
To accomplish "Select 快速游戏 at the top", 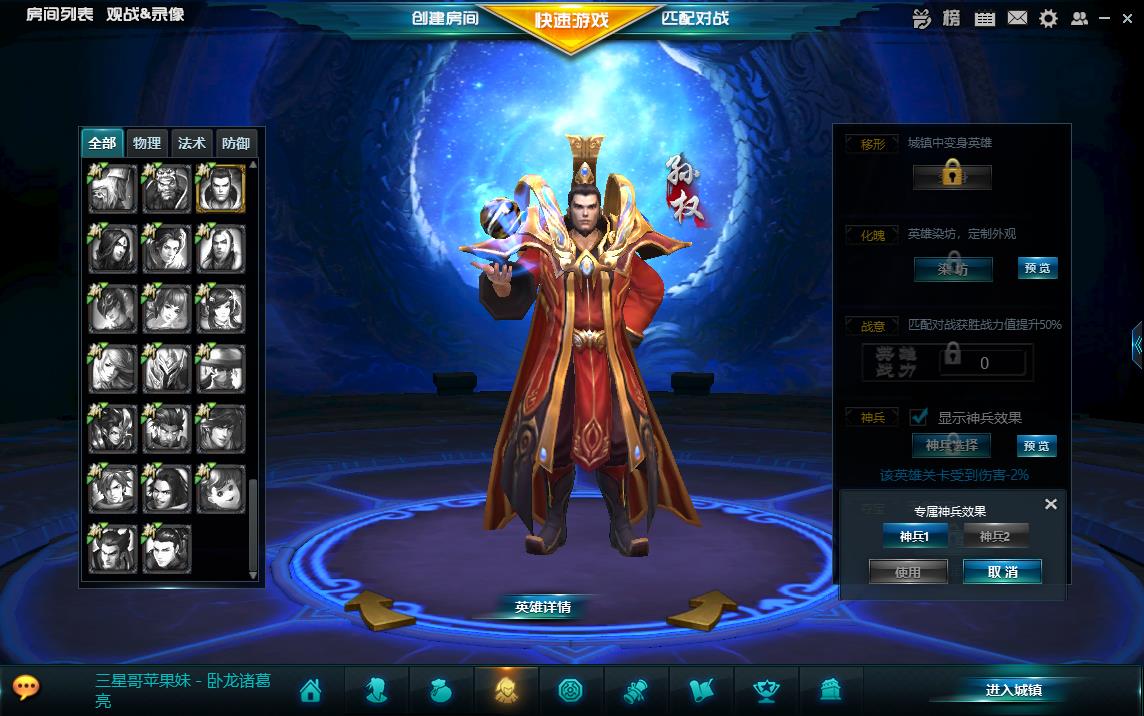I will [x=571, y=20].
